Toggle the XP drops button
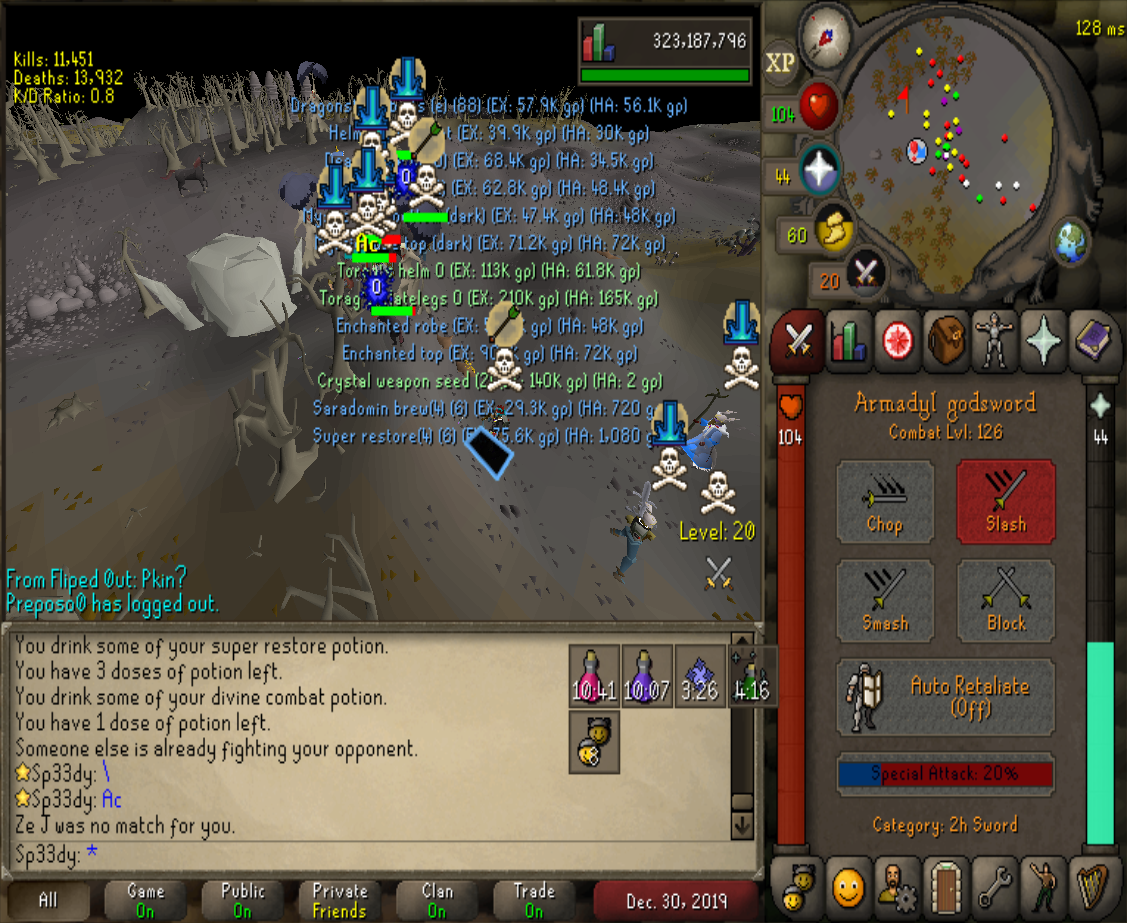The image size is (1127, 923). tap(780, 63)
